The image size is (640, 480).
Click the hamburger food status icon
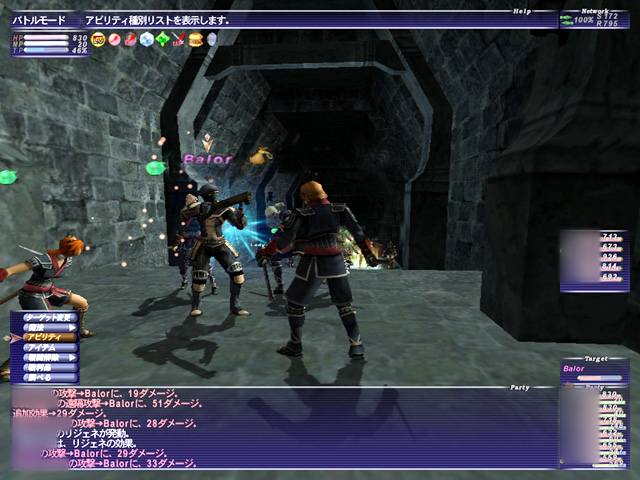coord(195,40)
